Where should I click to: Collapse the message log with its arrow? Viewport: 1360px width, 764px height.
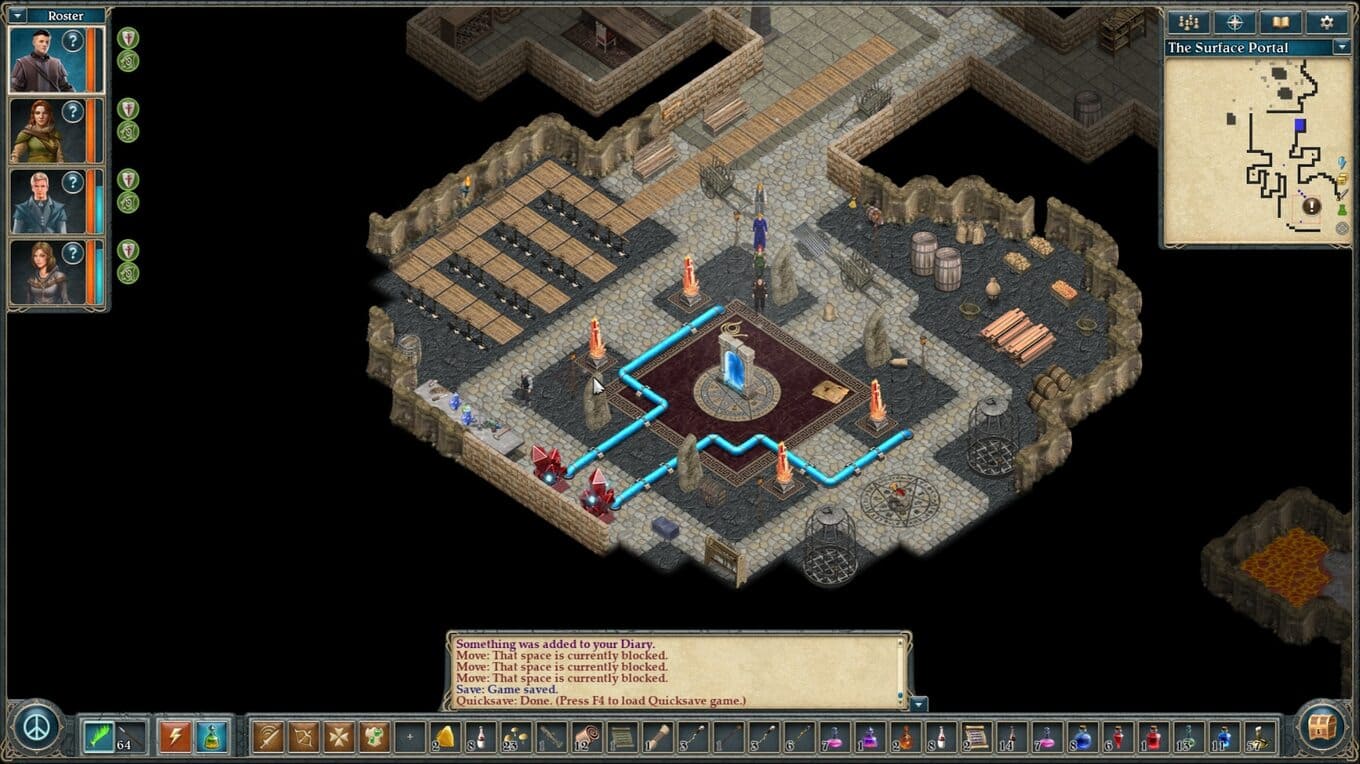(x=919, y=704)
